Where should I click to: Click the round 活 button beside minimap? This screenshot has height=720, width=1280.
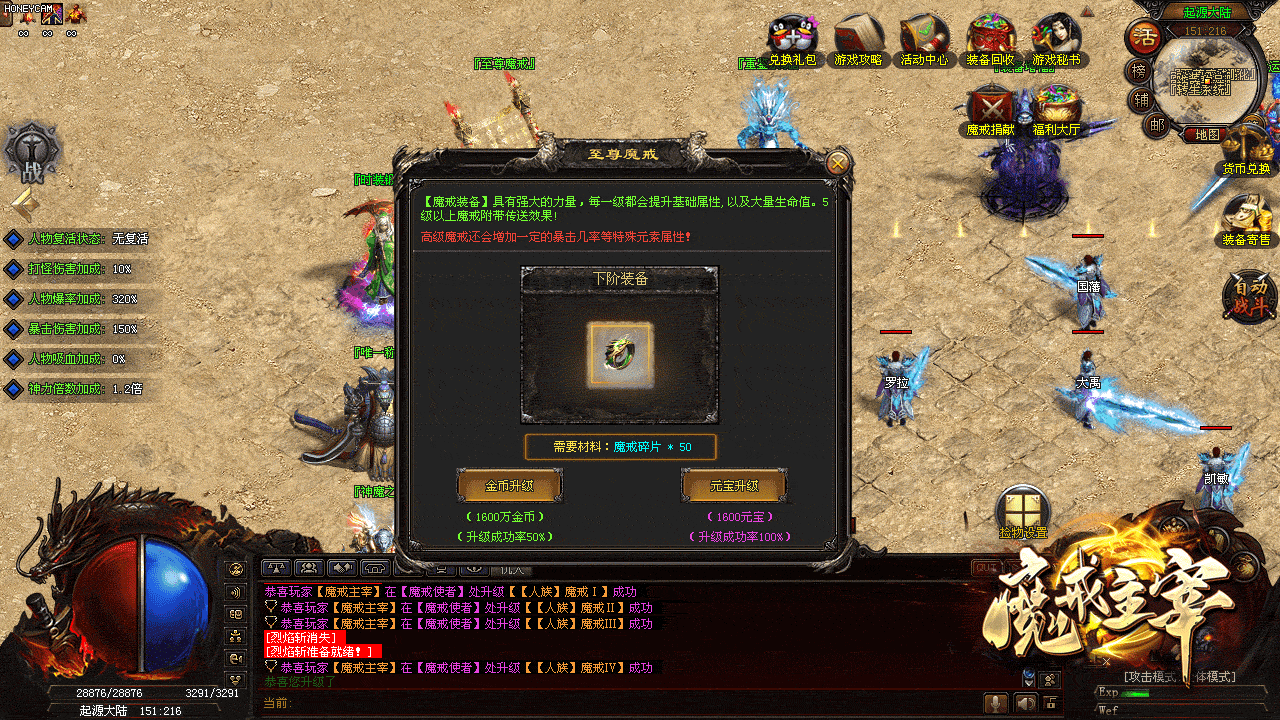pos(1142,38)
